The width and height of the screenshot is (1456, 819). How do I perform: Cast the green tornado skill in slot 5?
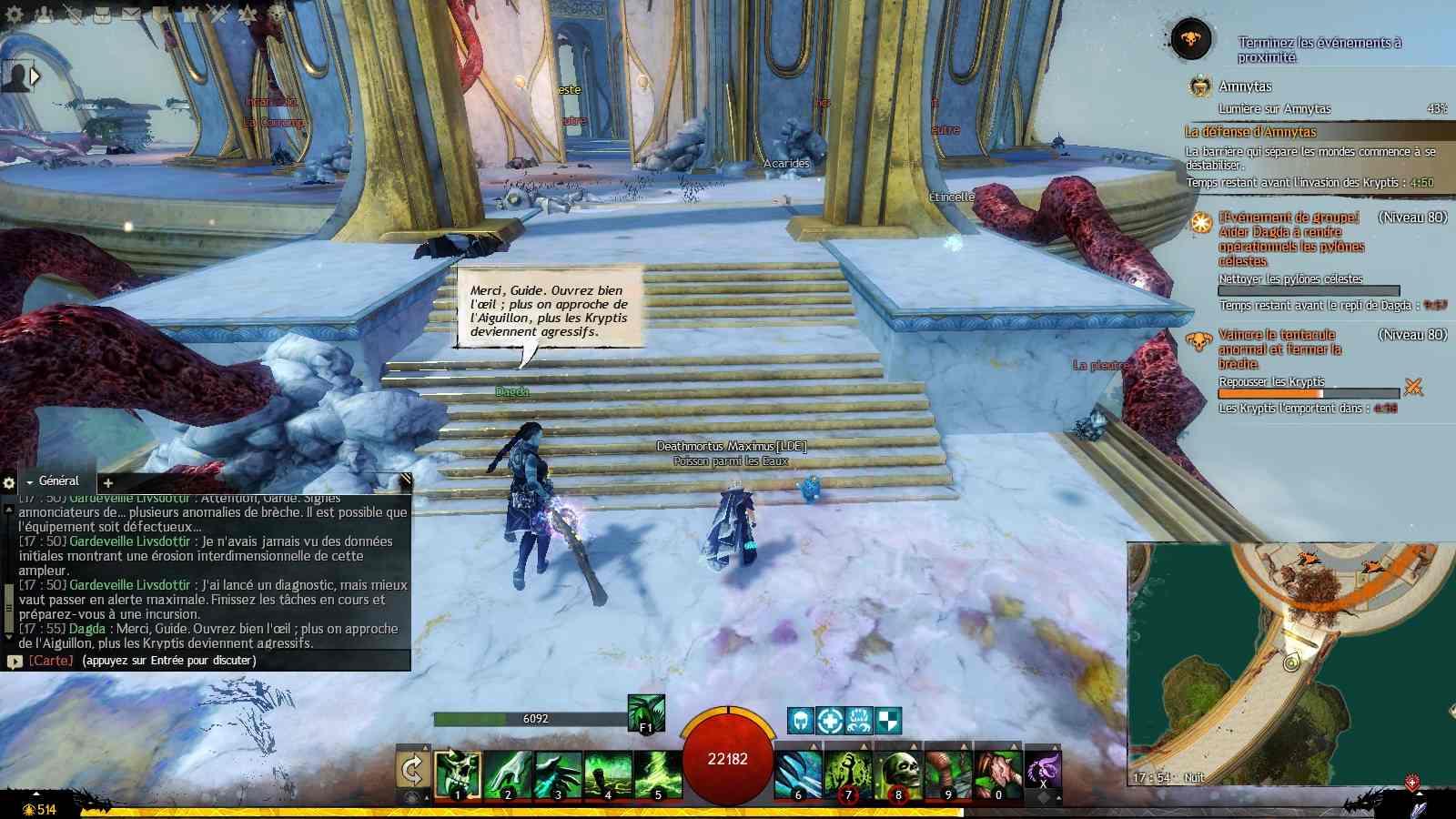click(x=657, y=773)
